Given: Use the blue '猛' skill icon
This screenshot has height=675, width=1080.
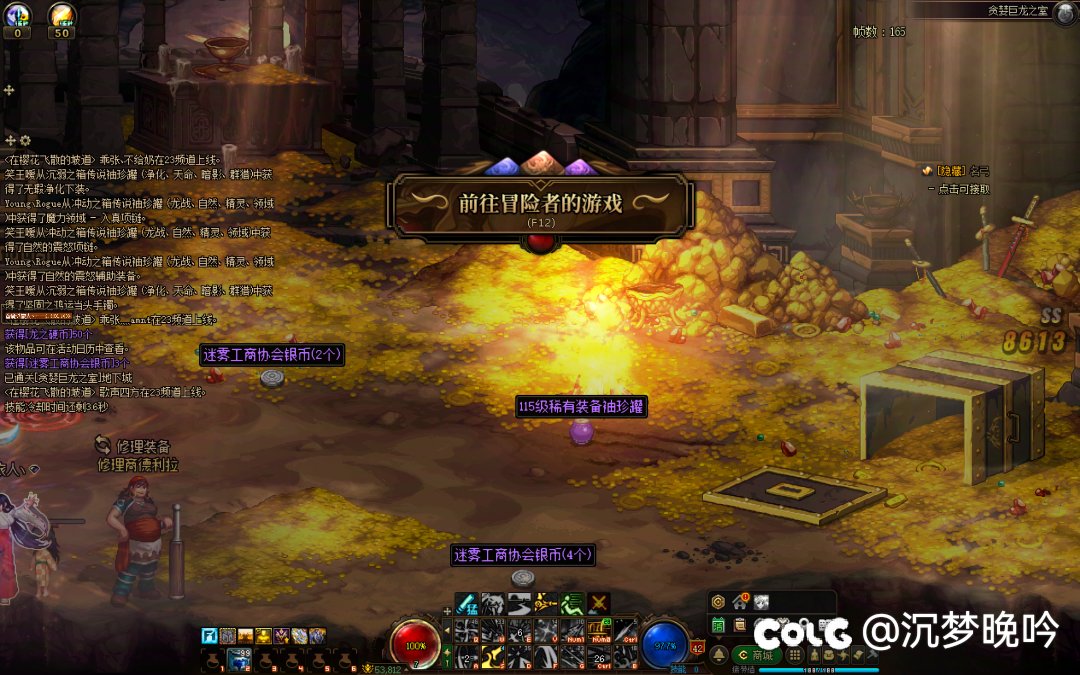Looking at the screenshot, I should click(467, 603).
